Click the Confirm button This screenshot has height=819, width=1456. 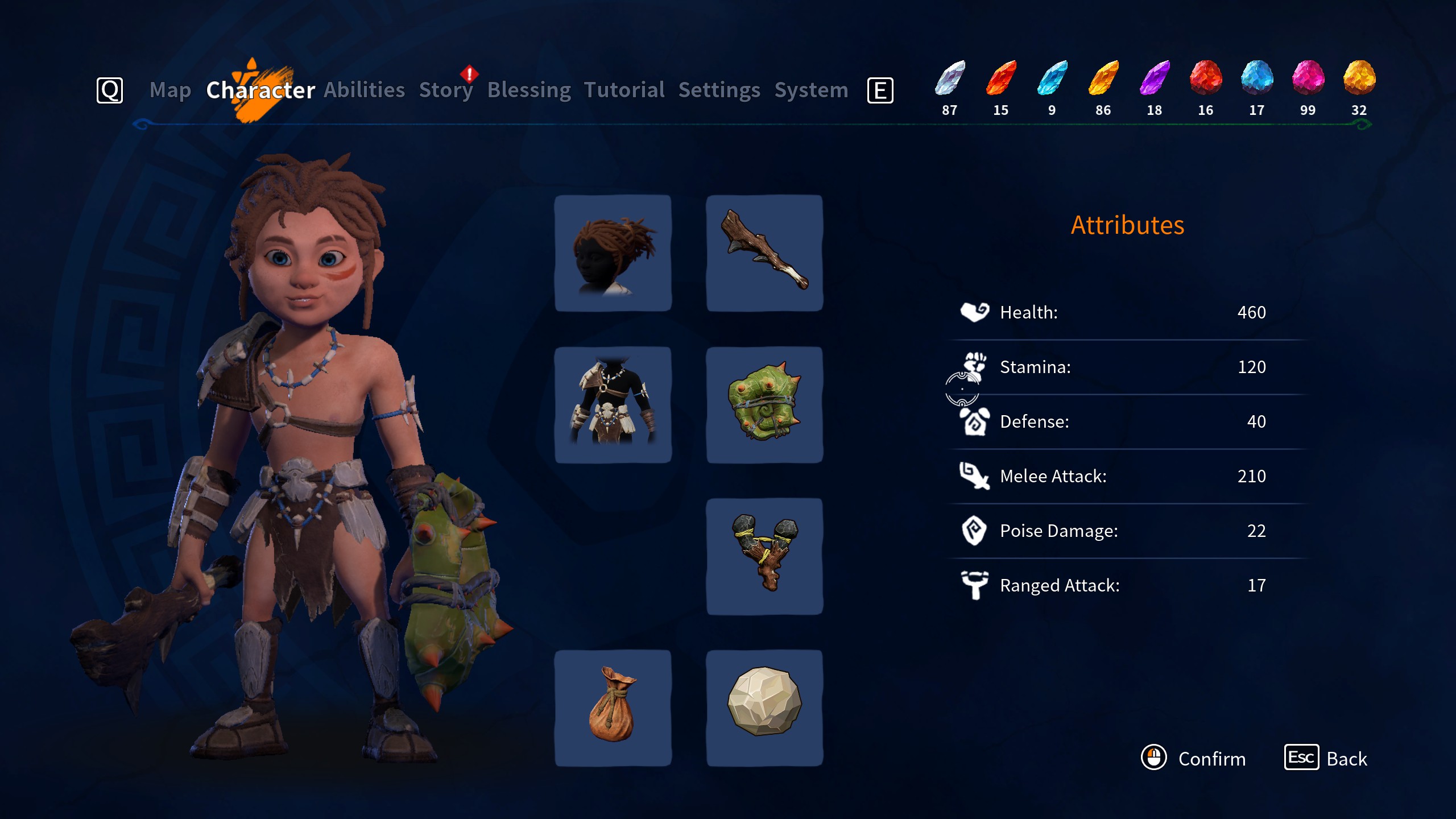pyautogui.click(x=1194, y=758)
